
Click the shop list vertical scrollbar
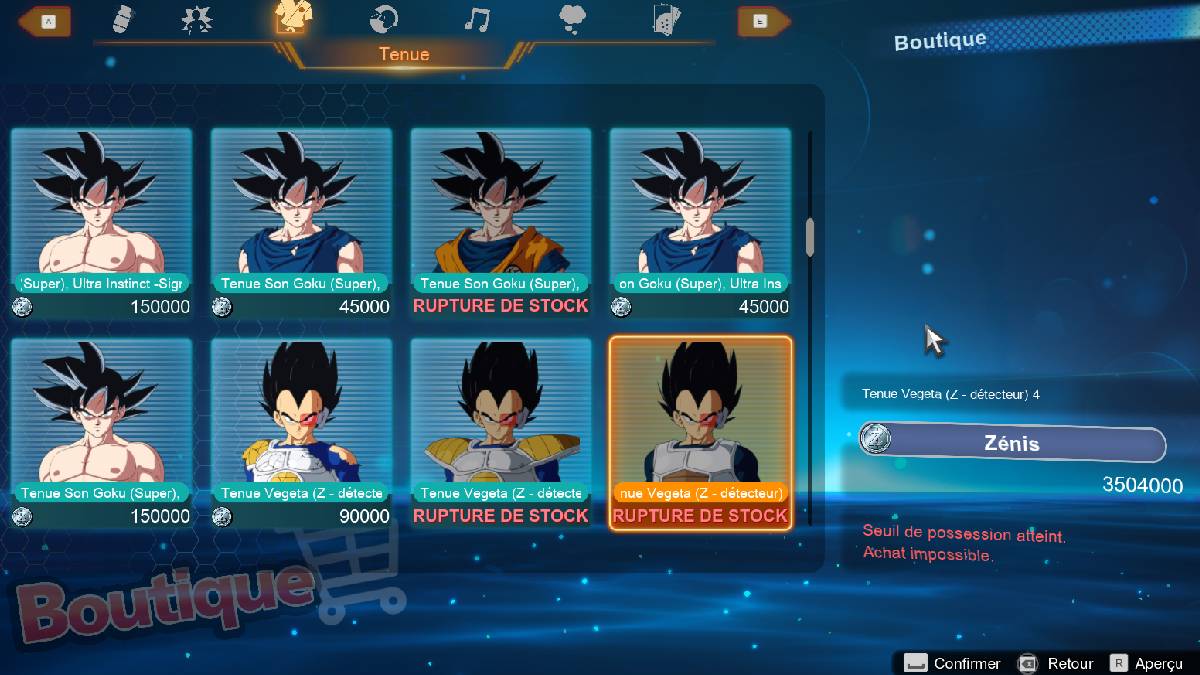(x=809, y=237)
